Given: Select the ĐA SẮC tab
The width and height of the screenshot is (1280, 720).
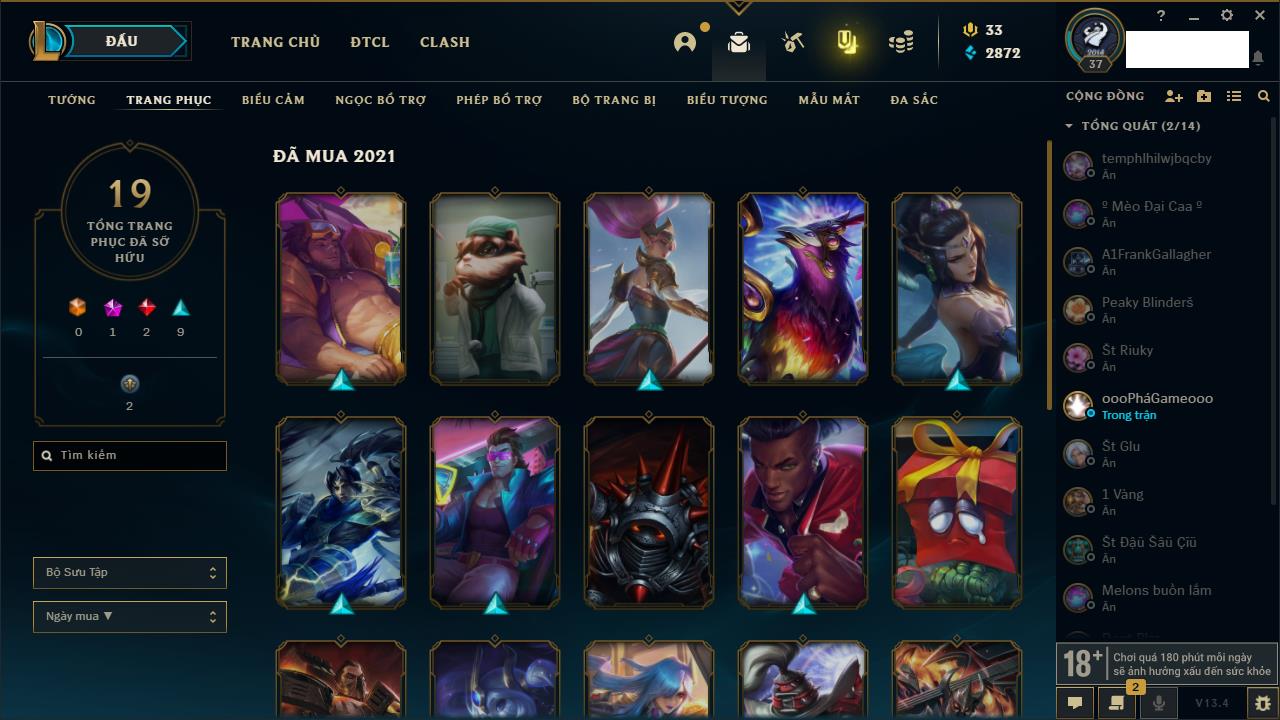Looking at the screenshot, I should coord(914,100).
